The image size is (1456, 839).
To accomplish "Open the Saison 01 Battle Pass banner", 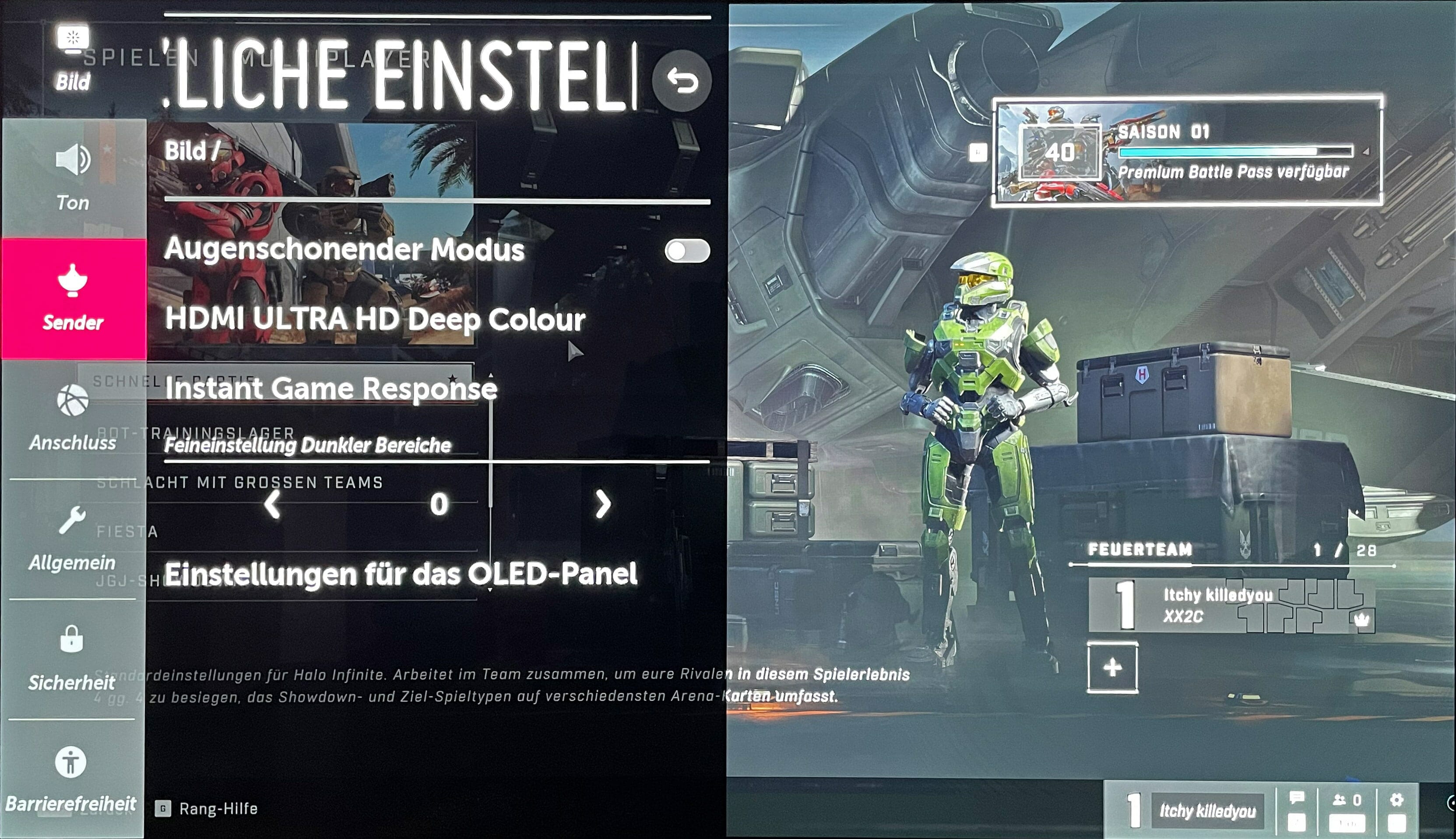I will click(x=1187, y=152).
